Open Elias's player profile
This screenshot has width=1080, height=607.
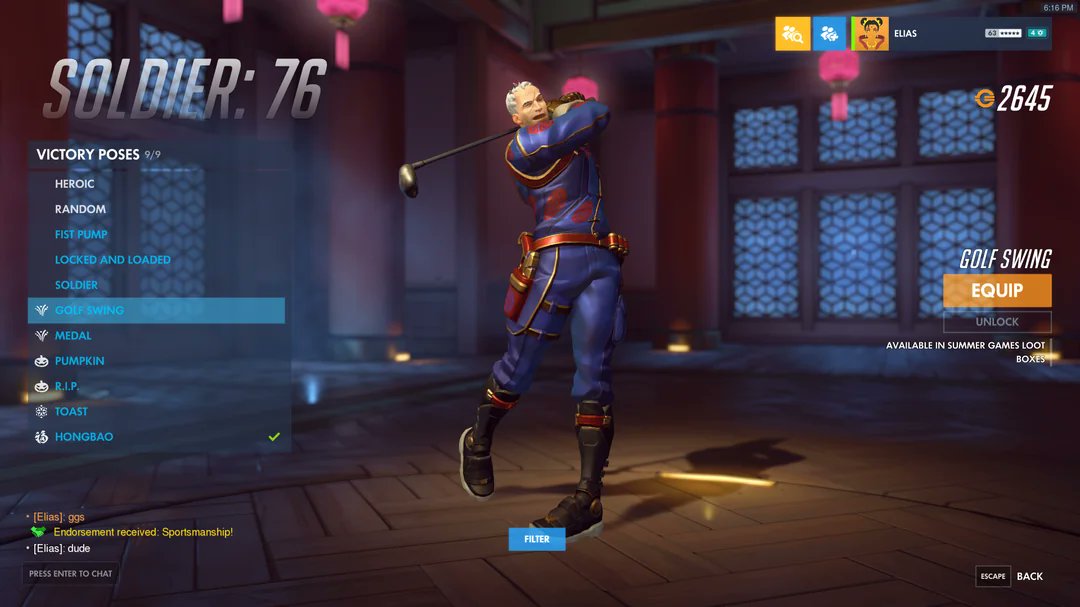950,34
